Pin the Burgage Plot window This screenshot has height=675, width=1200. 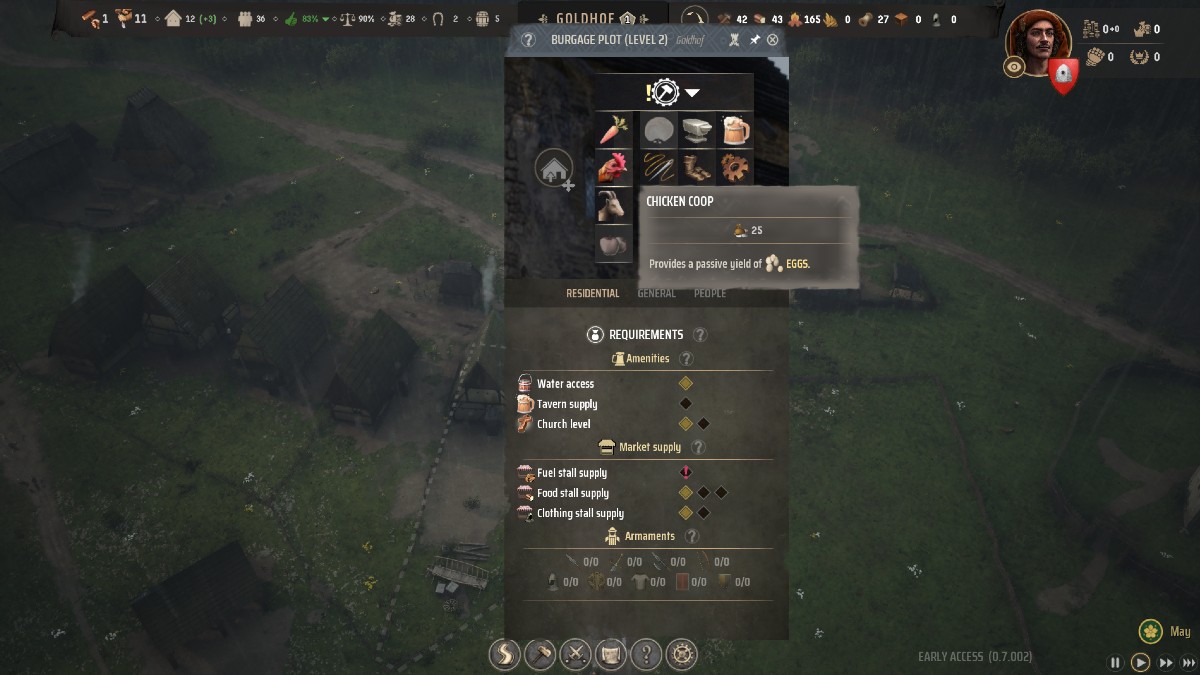click(x=755, y=40)
